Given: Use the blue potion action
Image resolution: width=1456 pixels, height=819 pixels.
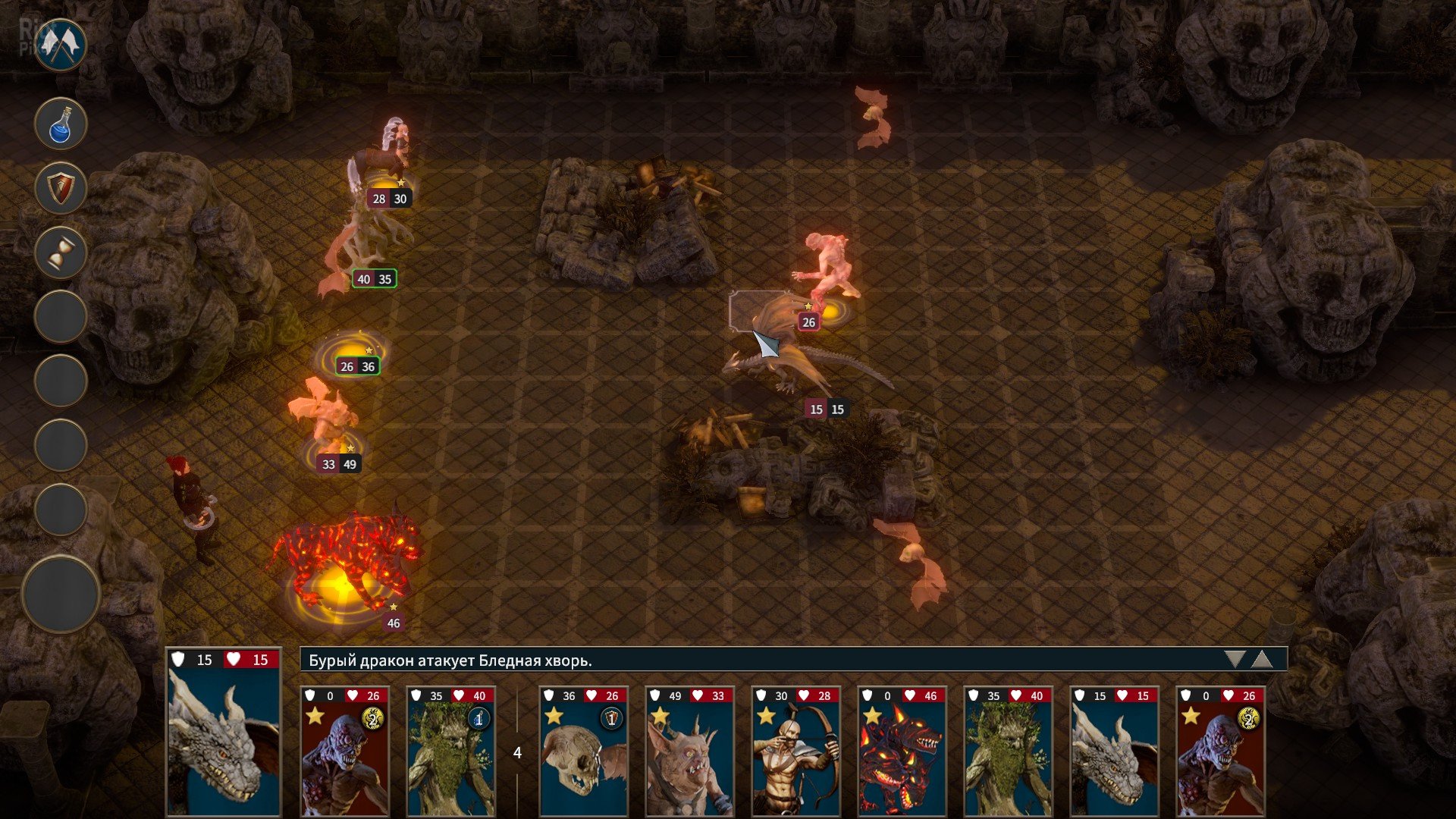Looking at the screenshot, I should [x=61, y=124].
